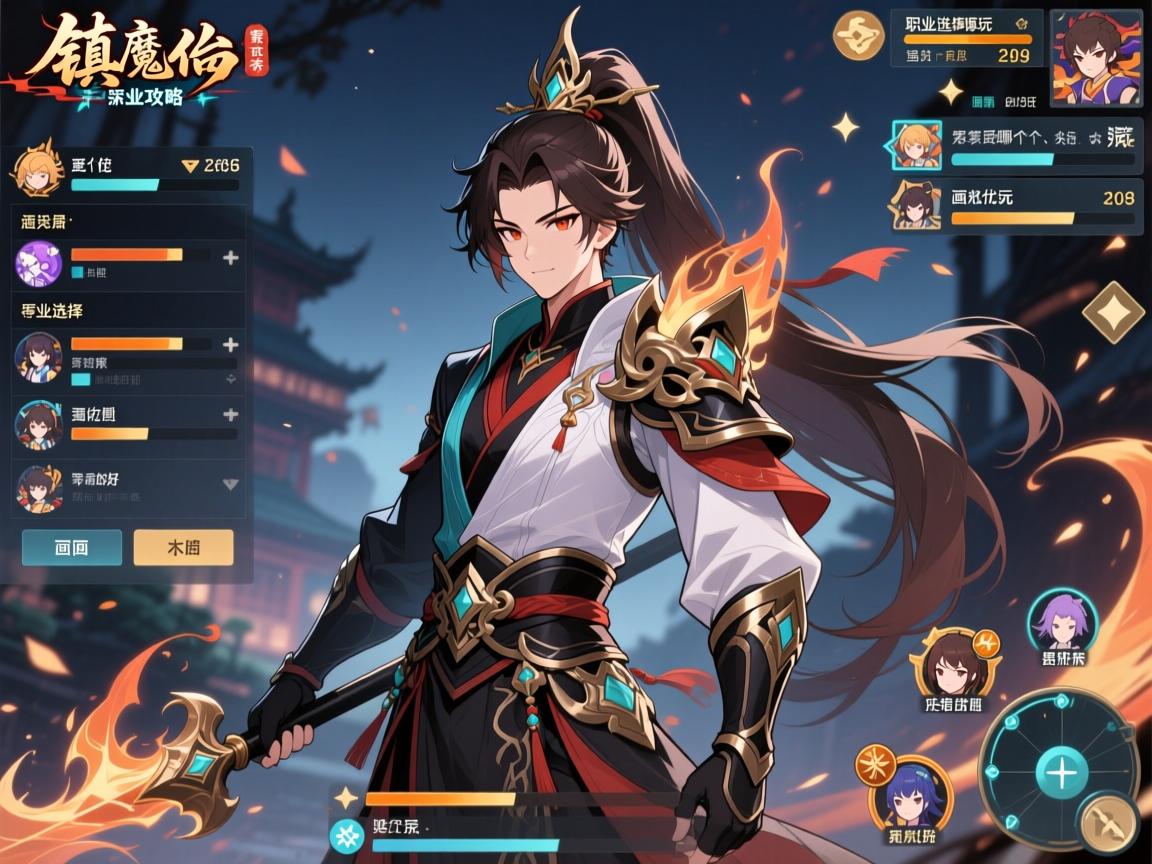1152x864 pixels.
Task: Click the teal button in the left panel
Action: click(72, 547)
